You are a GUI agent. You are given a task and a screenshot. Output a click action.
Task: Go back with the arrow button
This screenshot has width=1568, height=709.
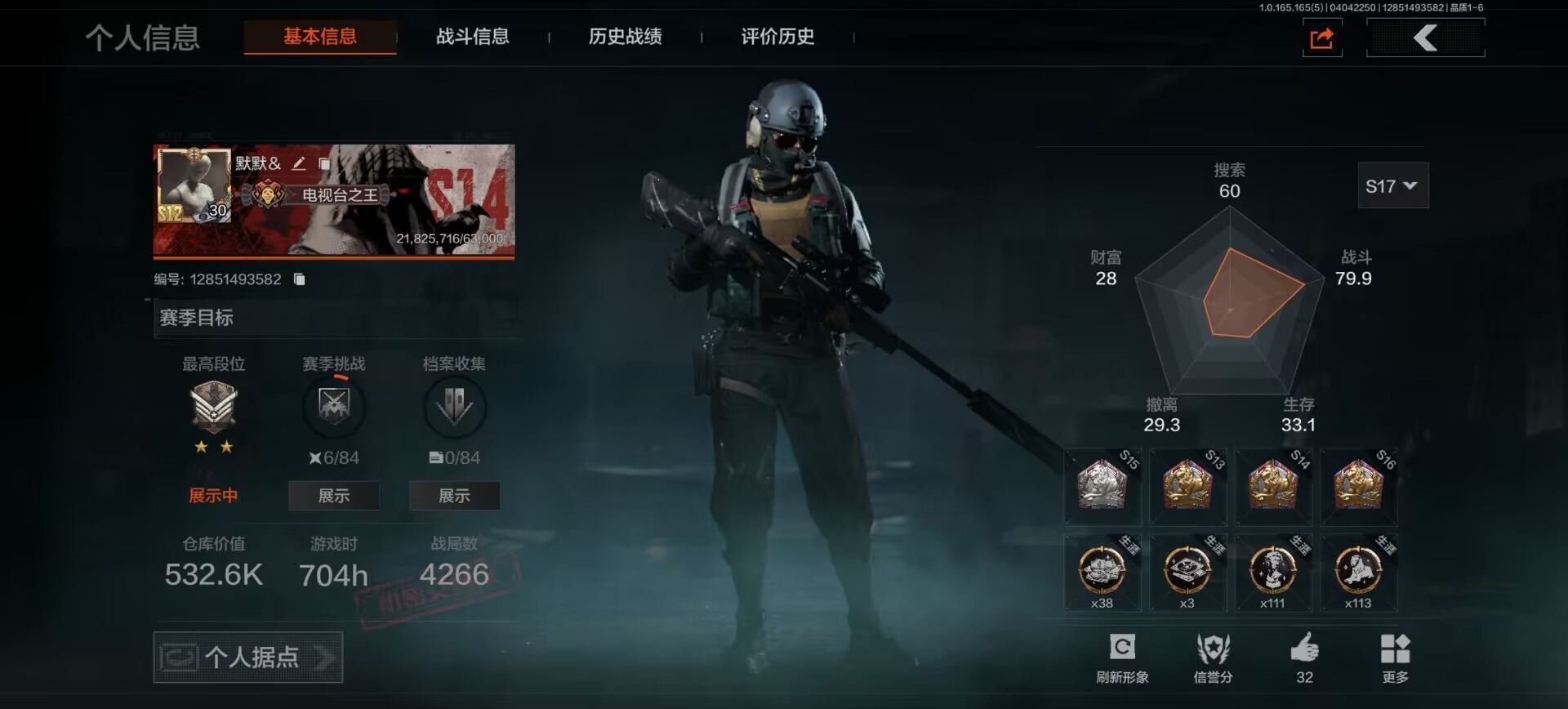point(1425,38)
